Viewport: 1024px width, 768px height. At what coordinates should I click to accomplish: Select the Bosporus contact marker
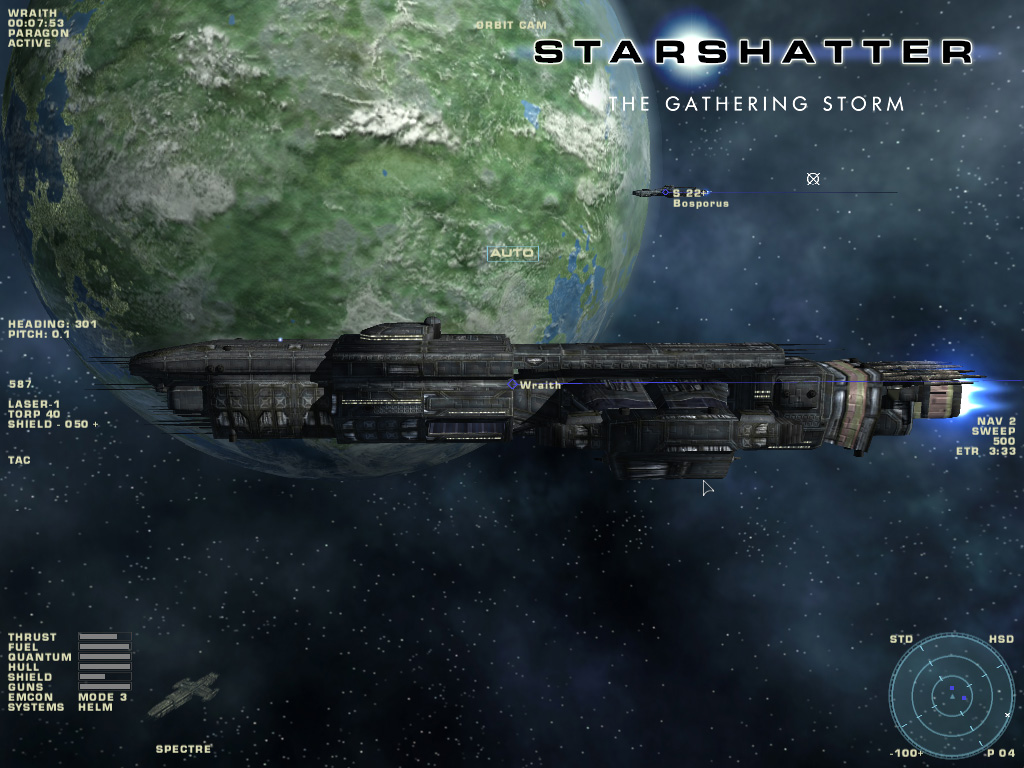664,192
